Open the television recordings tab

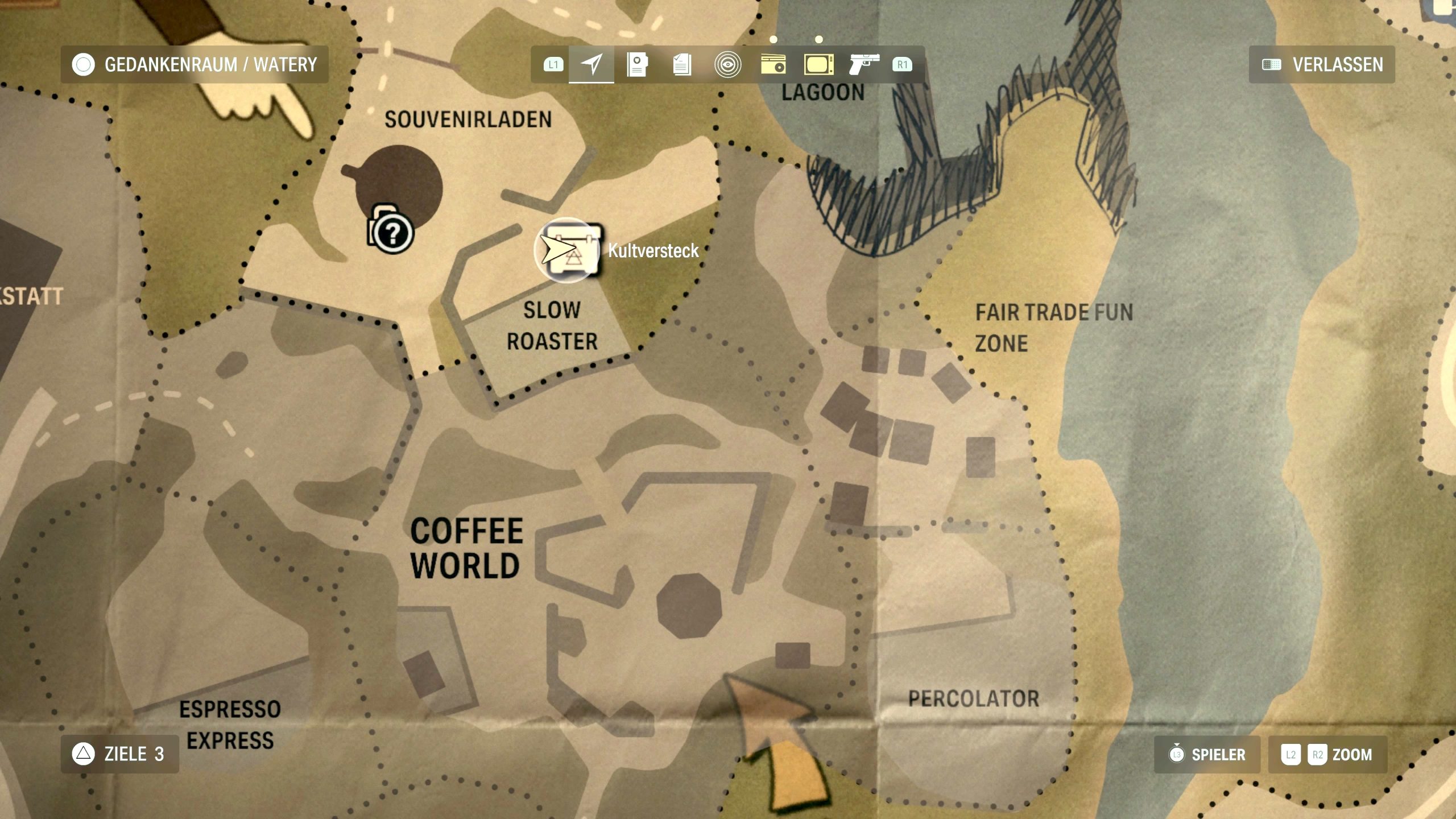[818, 64]
